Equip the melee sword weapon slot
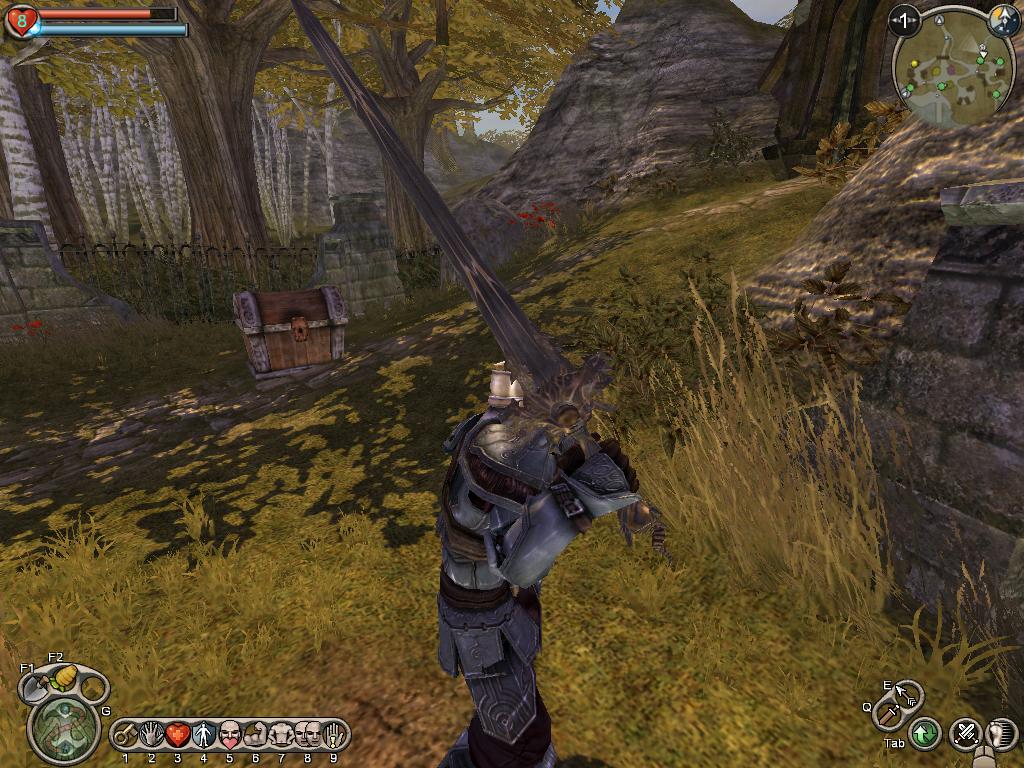The width and height of the screenshot is (1024, 768). pyautogui.click(x=888, y=714)
